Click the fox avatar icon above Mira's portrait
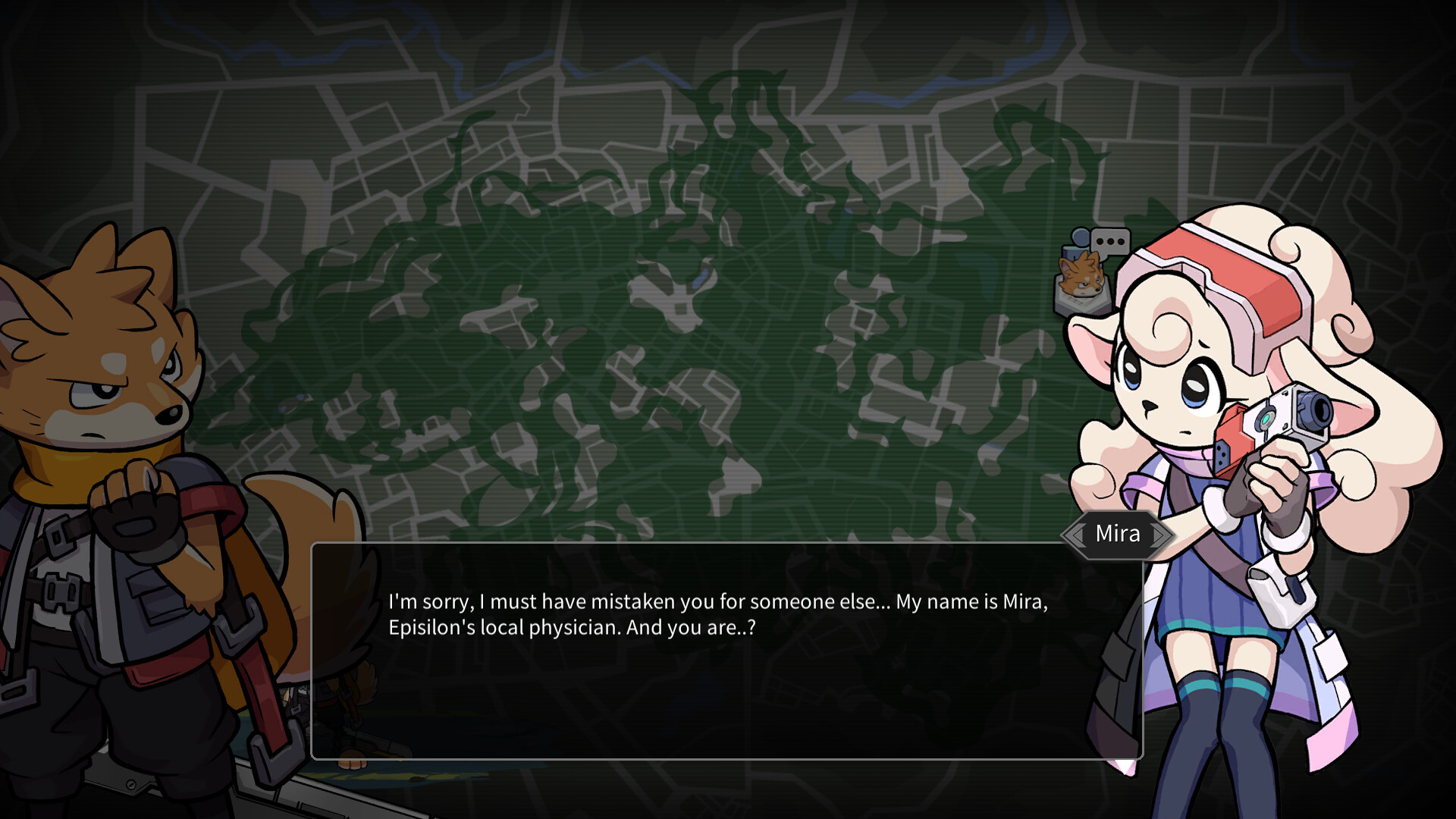Screen dimensions: 1456x819 tap(1081, 277)
